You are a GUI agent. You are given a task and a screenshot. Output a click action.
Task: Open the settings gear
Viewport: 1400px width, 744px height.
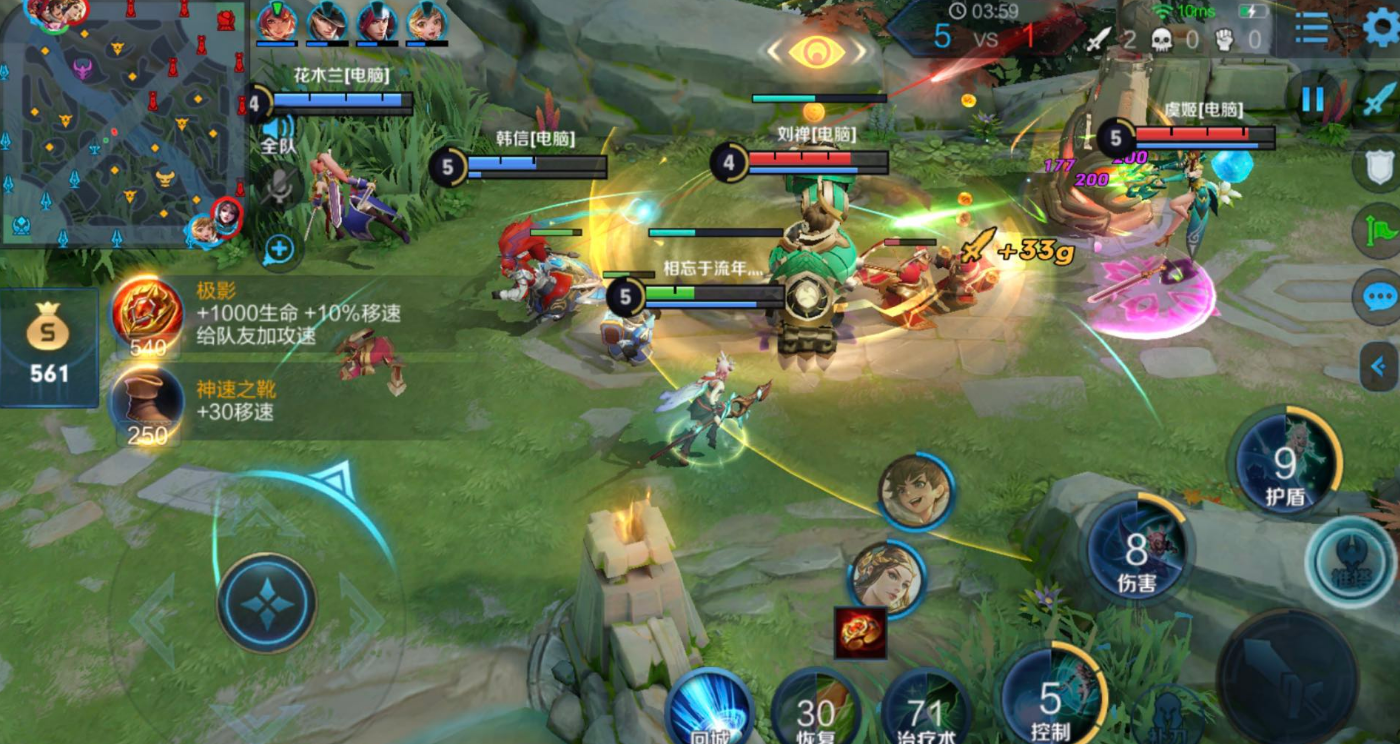click(x=1381, y=27)
